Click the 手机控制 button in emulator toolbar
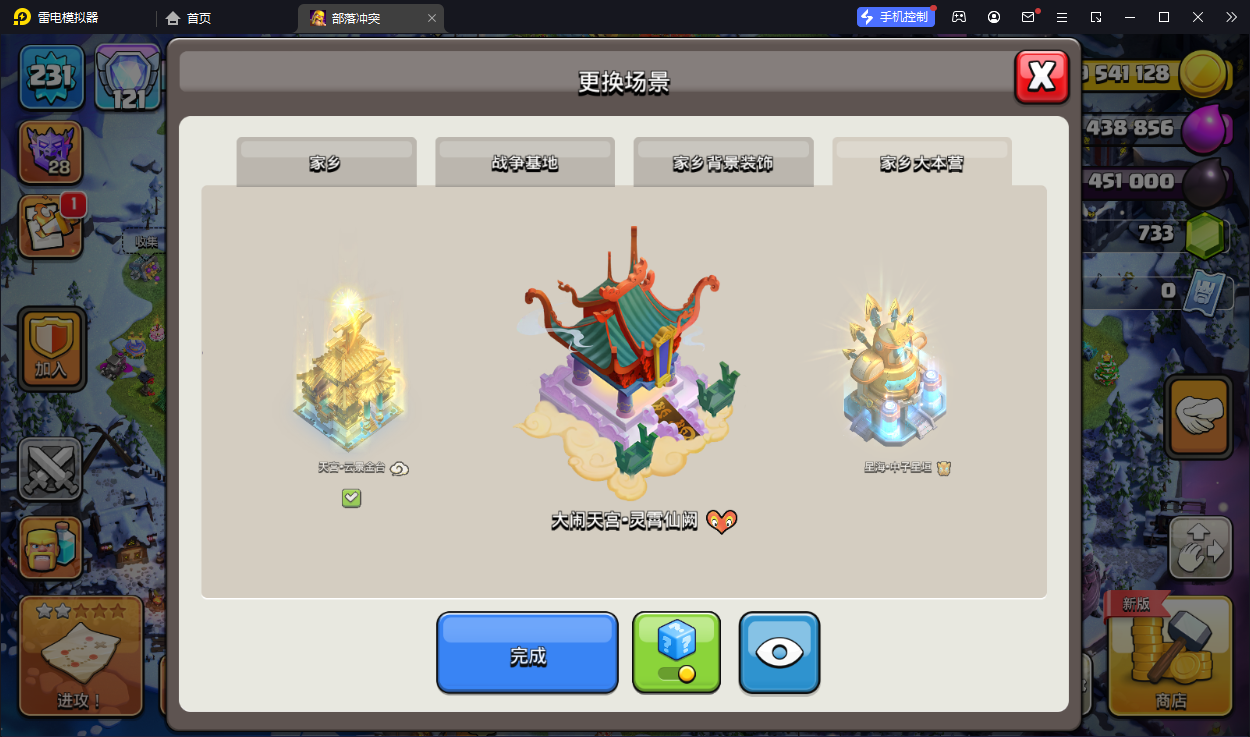 (895, 17)
